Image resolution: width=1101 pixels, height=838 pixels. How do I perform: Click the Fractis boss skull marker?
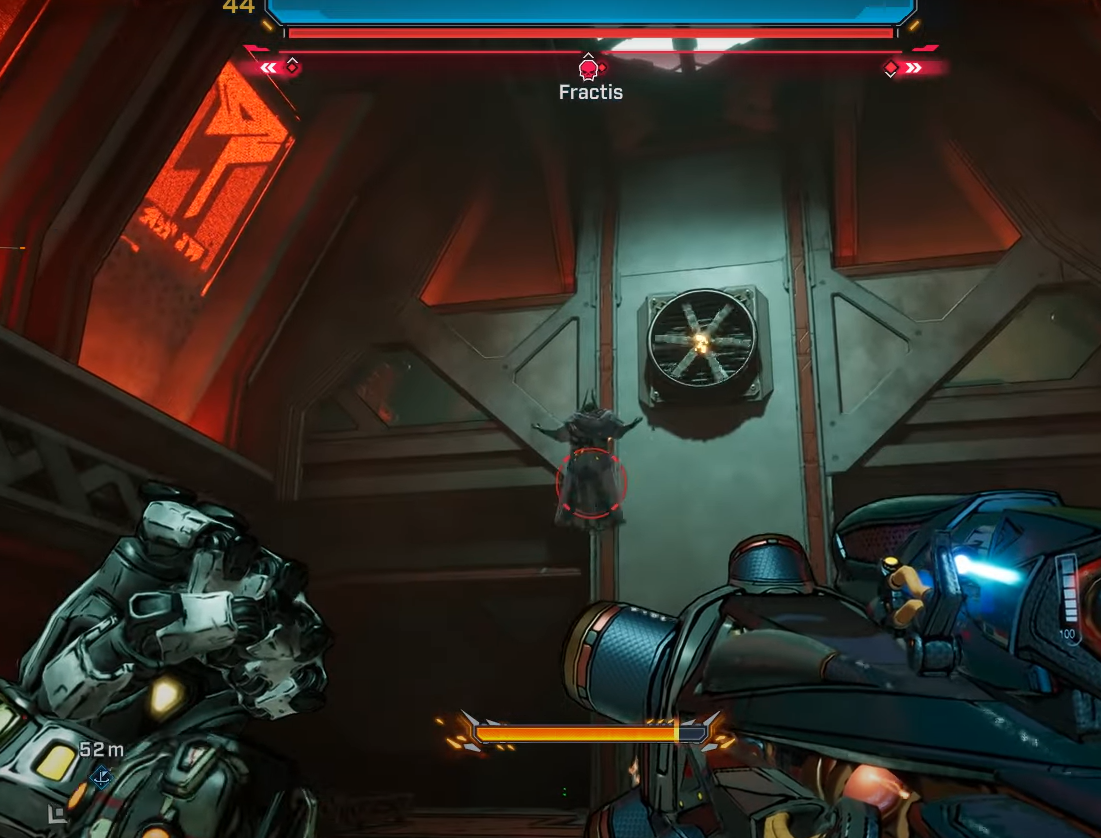[x=588, y=69]
